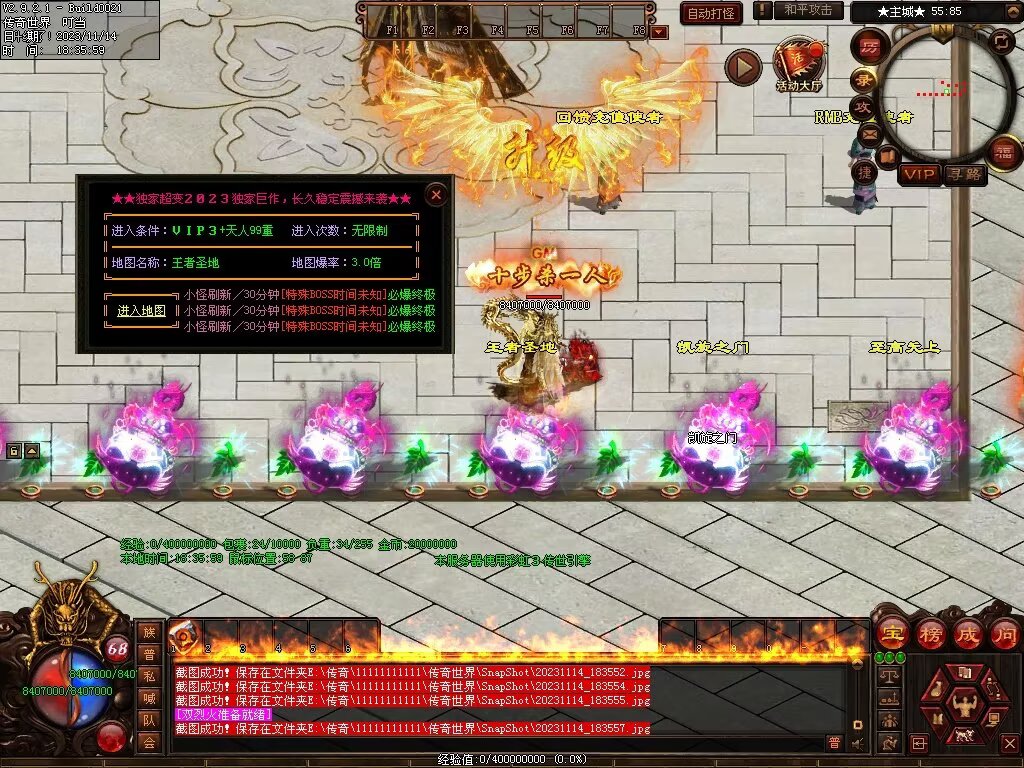Viewport: 1024px width, 768px height.
Task: Open the 榜 ranking button
Action: coord(929,634)
